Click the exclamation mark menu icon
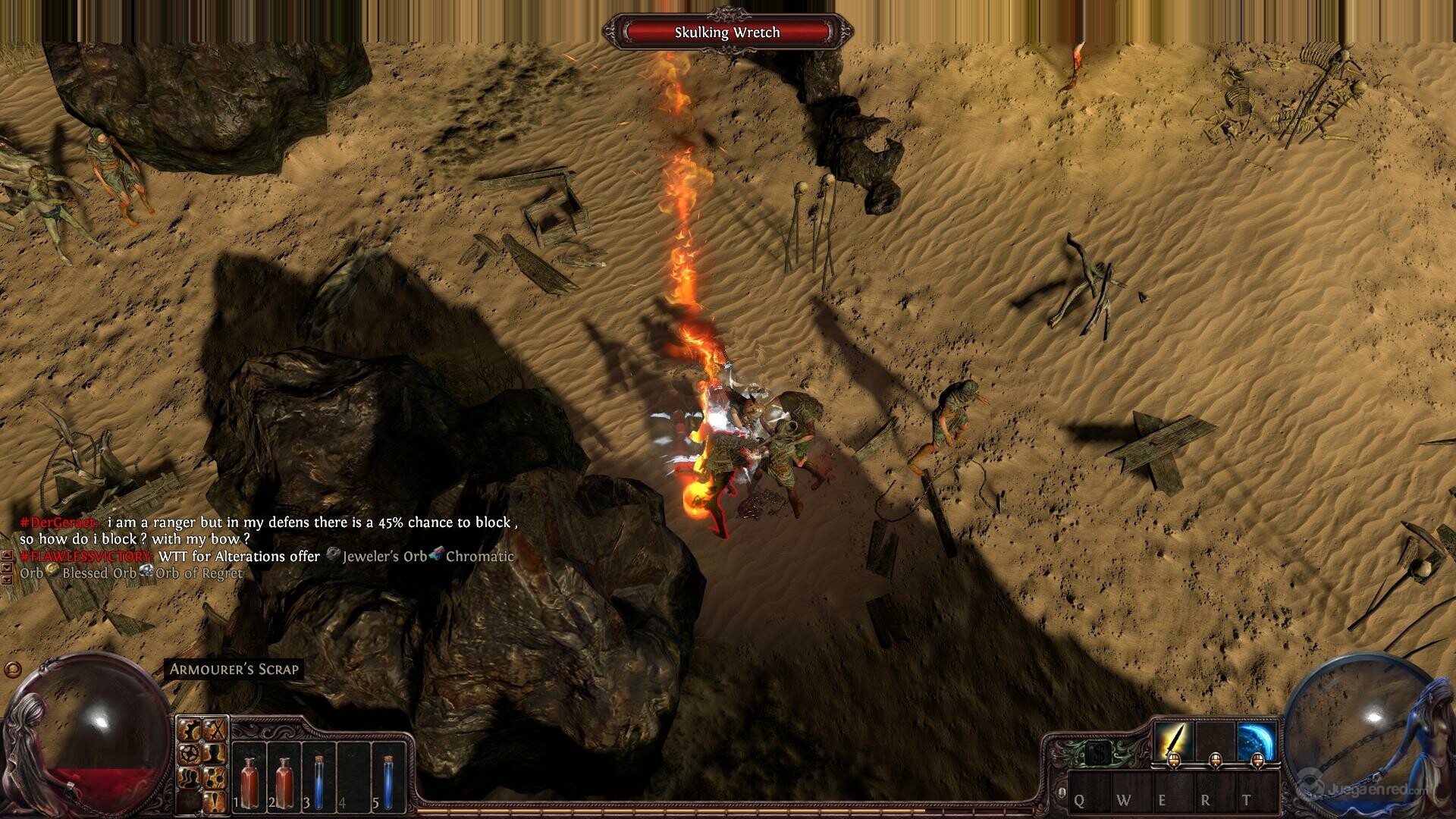 (x=216, y=799)
